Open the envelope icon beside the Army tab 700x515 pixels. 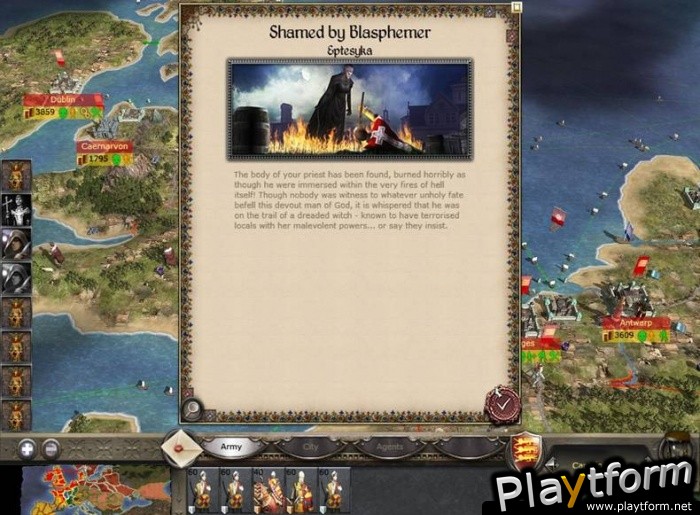click(x=180, y=447)
